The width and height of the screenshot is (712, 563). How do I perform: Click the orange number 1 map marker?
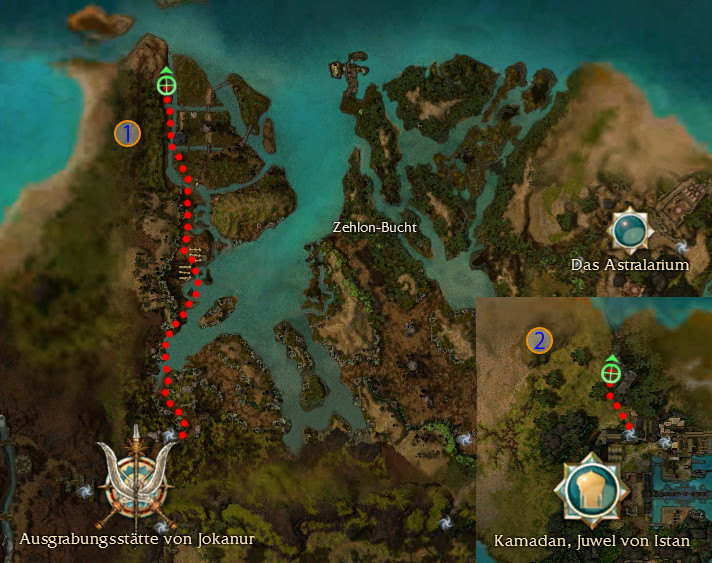[x=127, y=133]
